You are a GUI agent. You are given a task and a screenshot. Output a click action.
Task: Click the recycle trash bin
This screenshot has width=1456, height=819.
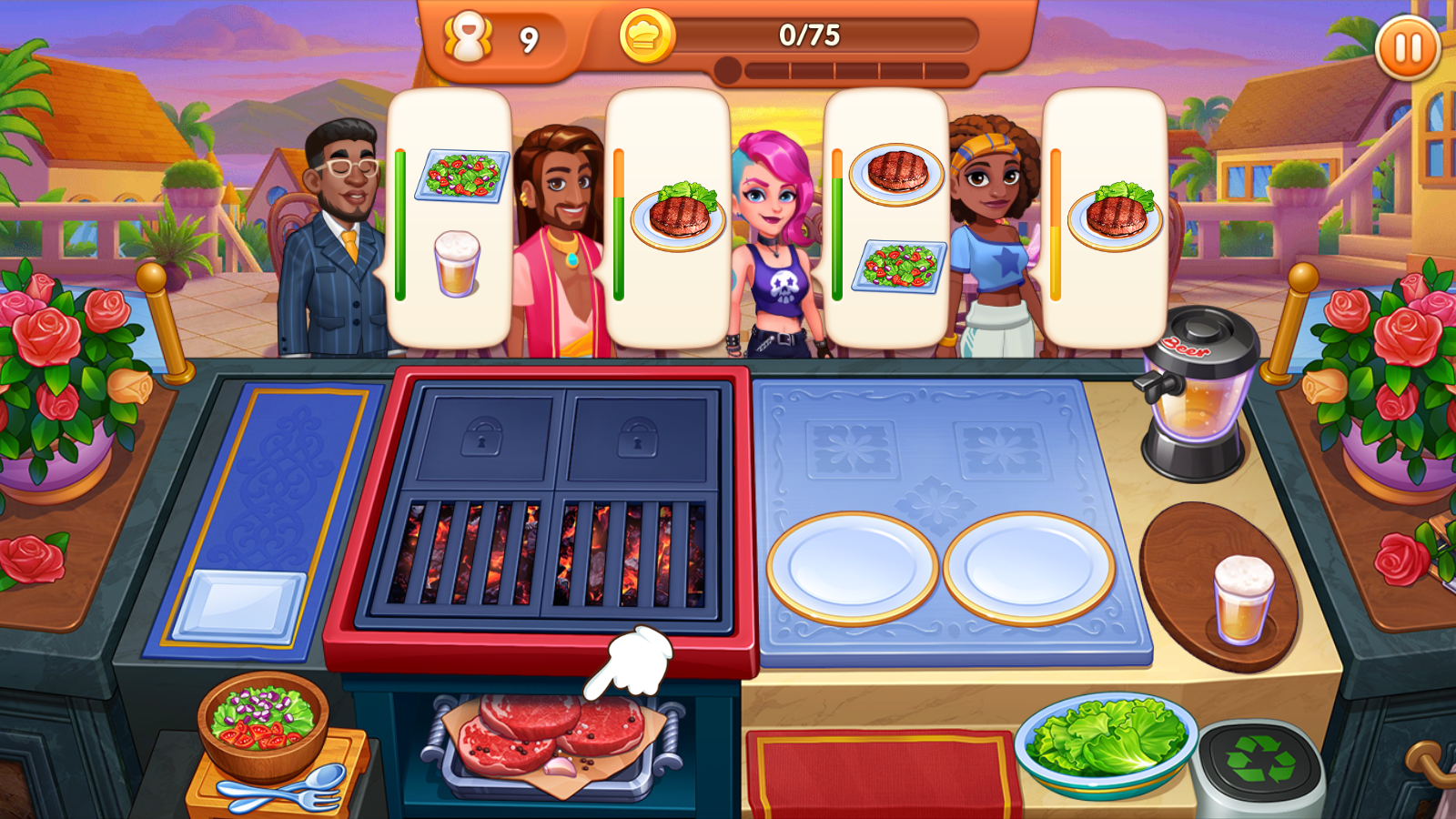tap(1260, 763)
